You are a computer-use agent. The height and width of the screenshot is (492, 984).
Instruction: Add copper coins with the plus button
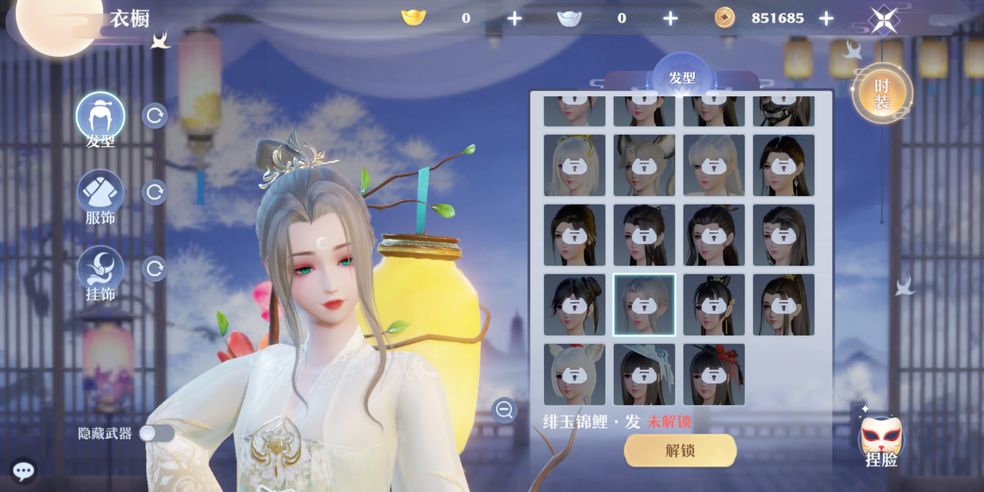pyautogui.click(x=826, y=18)
